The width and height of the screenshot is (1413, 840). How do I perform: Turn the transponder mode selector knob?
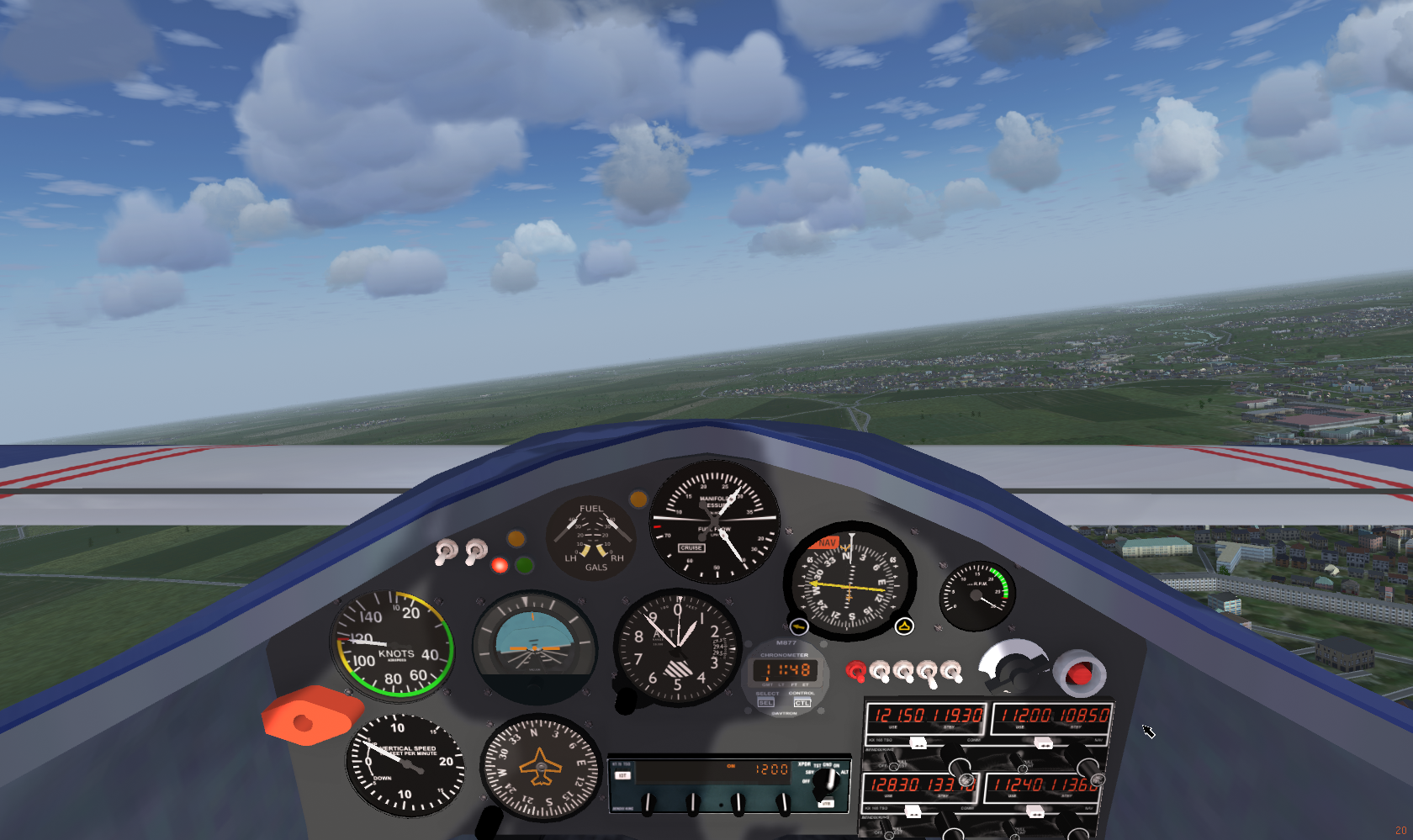827,779
